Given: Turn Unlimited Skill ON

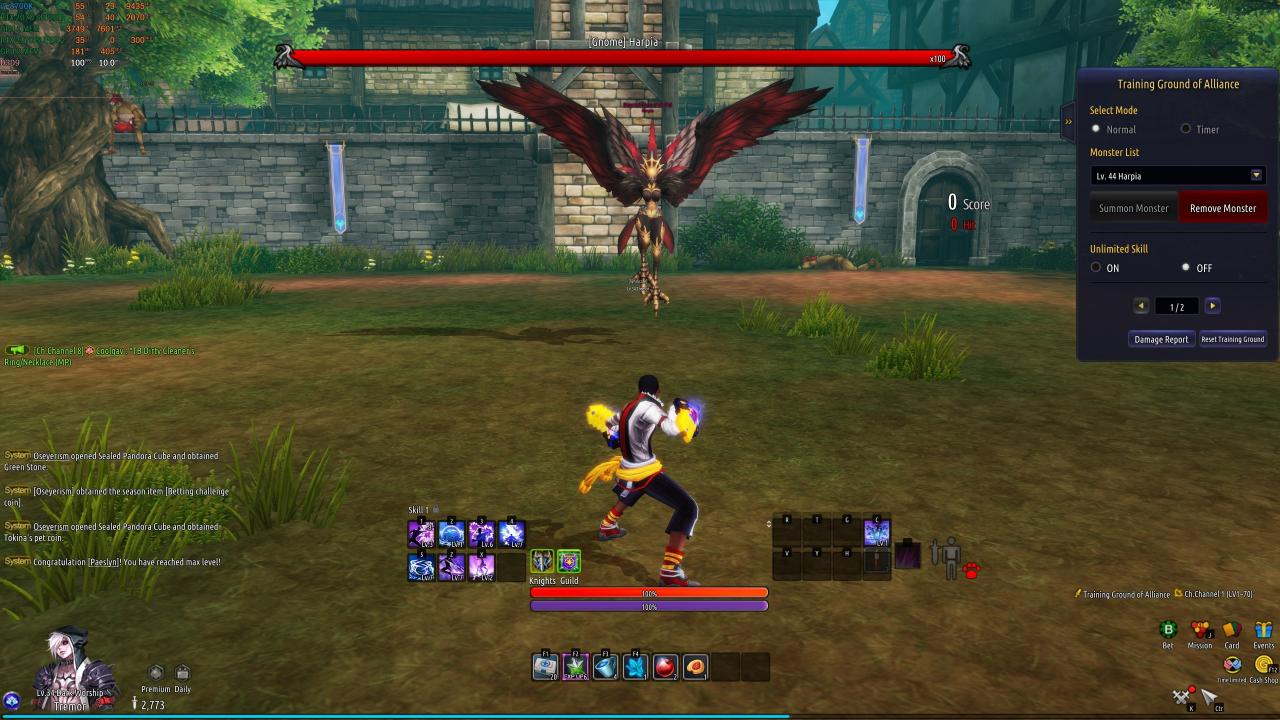Looking at the screenshot, I should [1096, 268].
